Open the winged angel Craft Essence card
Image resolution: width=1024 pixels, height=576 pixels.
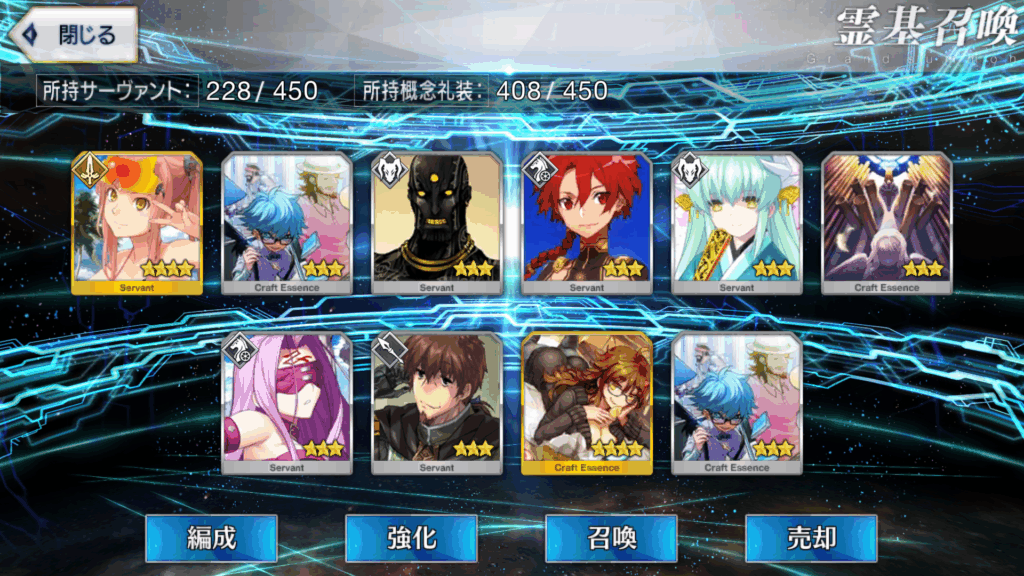coord(887,222)
